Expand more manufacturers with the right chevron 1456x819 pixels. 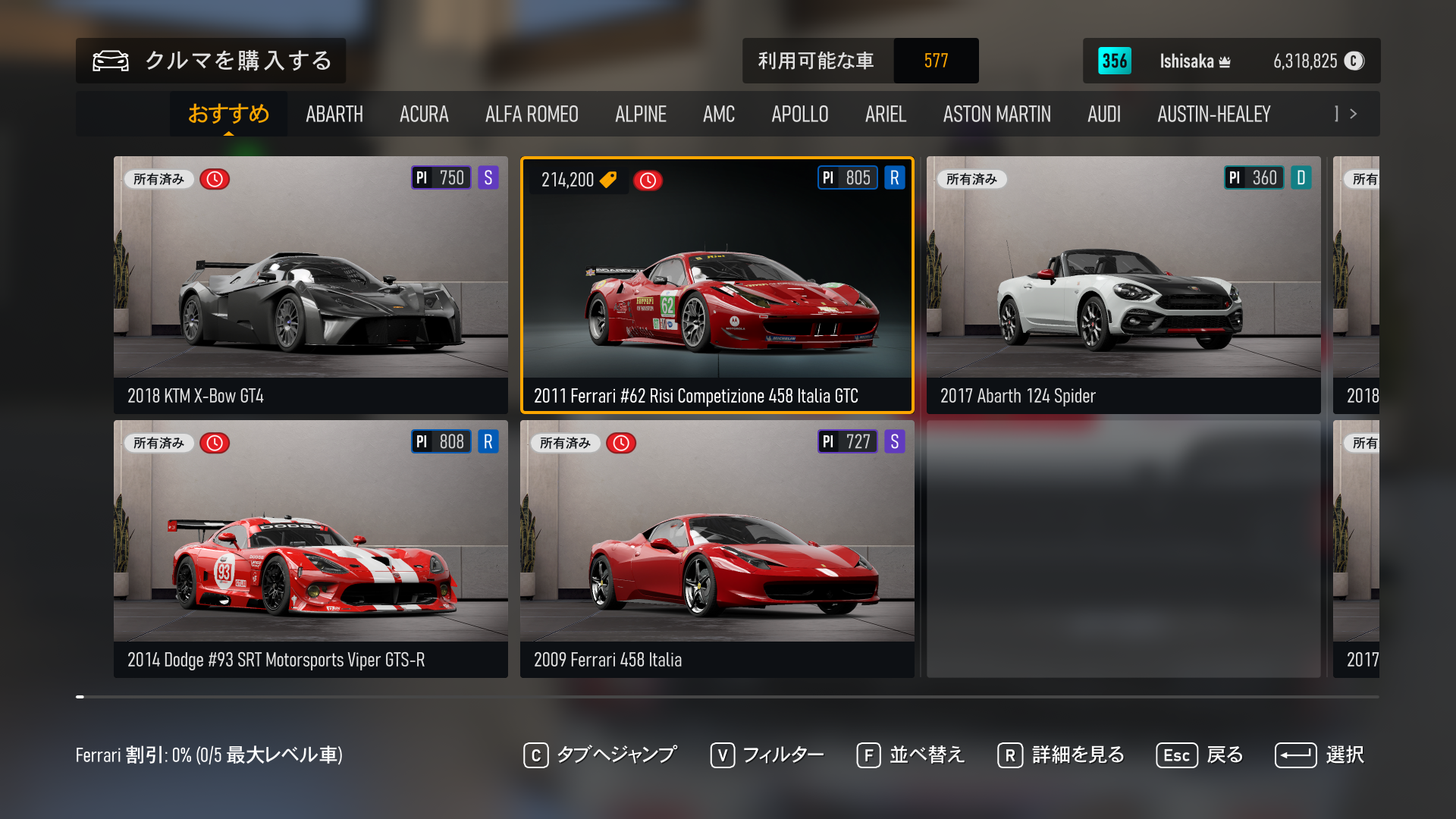click(1354, 114)
